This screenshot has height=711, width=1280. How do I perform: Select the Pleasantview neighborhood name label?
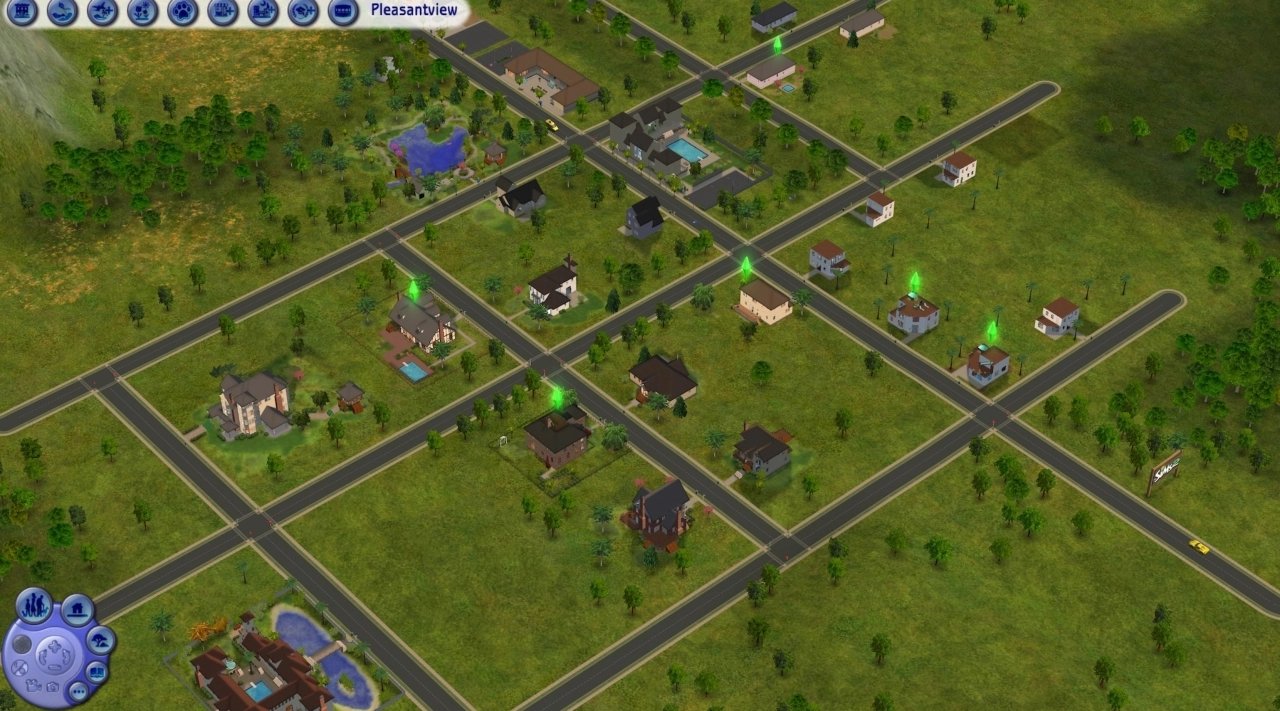[x=413, y=10]
